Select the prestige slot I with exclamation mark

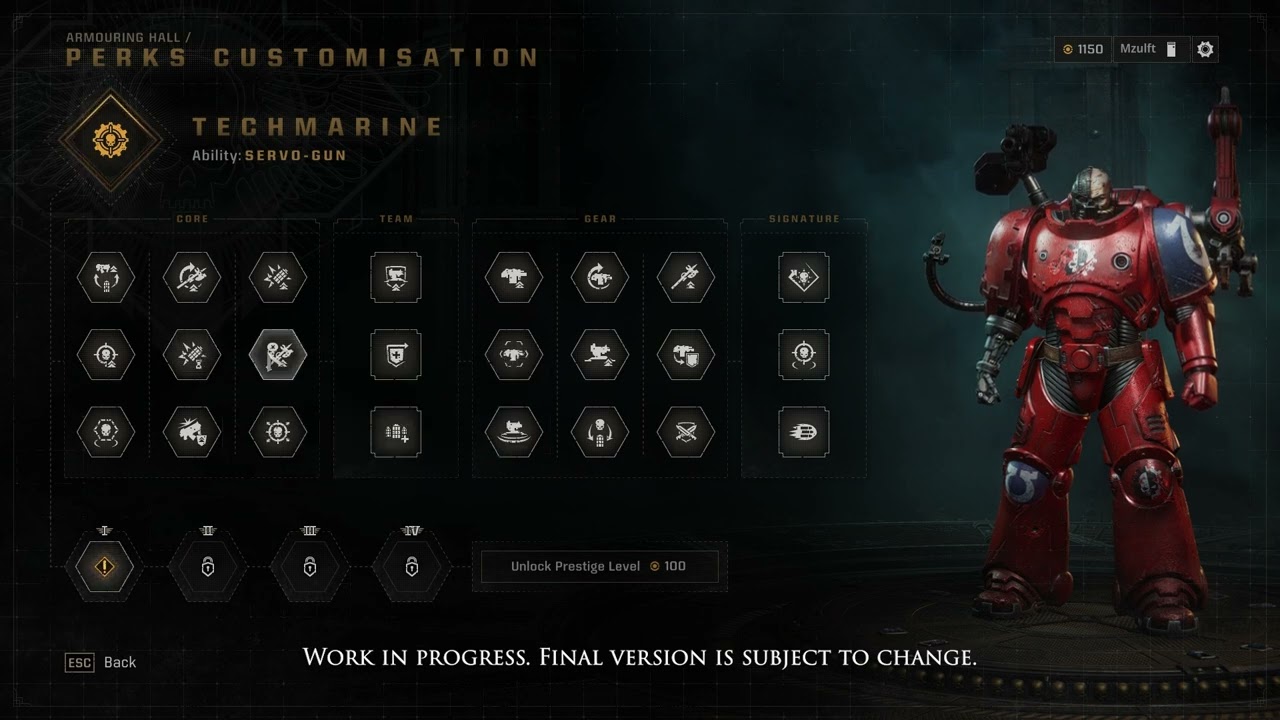pos(105,567)
